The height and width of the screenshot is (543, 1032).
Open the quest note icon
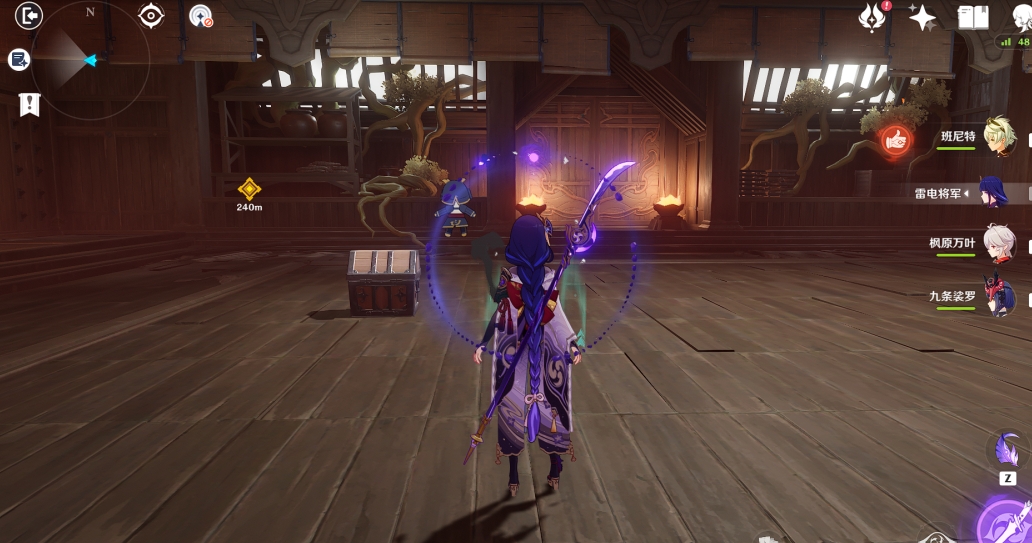click(x=18, y=60)
